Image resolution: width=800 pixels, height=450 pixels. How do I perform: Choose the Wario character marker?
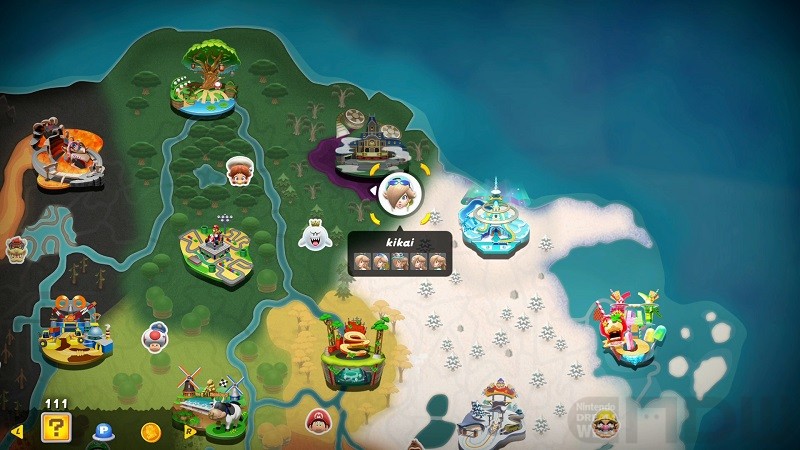tap(607, 428)
